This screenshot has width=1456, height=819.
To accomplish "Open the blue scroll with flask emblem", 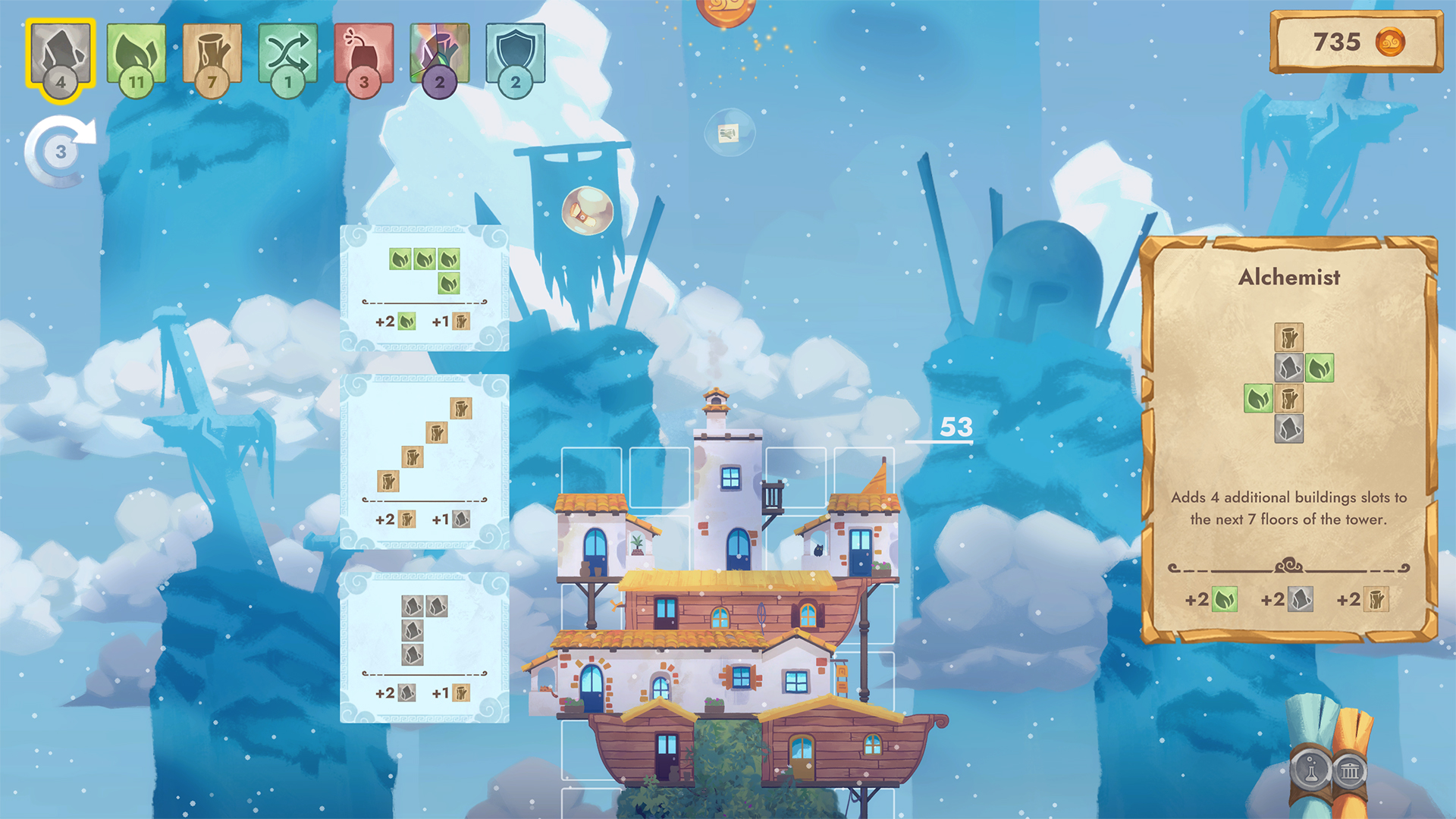I will point(1310,767).
